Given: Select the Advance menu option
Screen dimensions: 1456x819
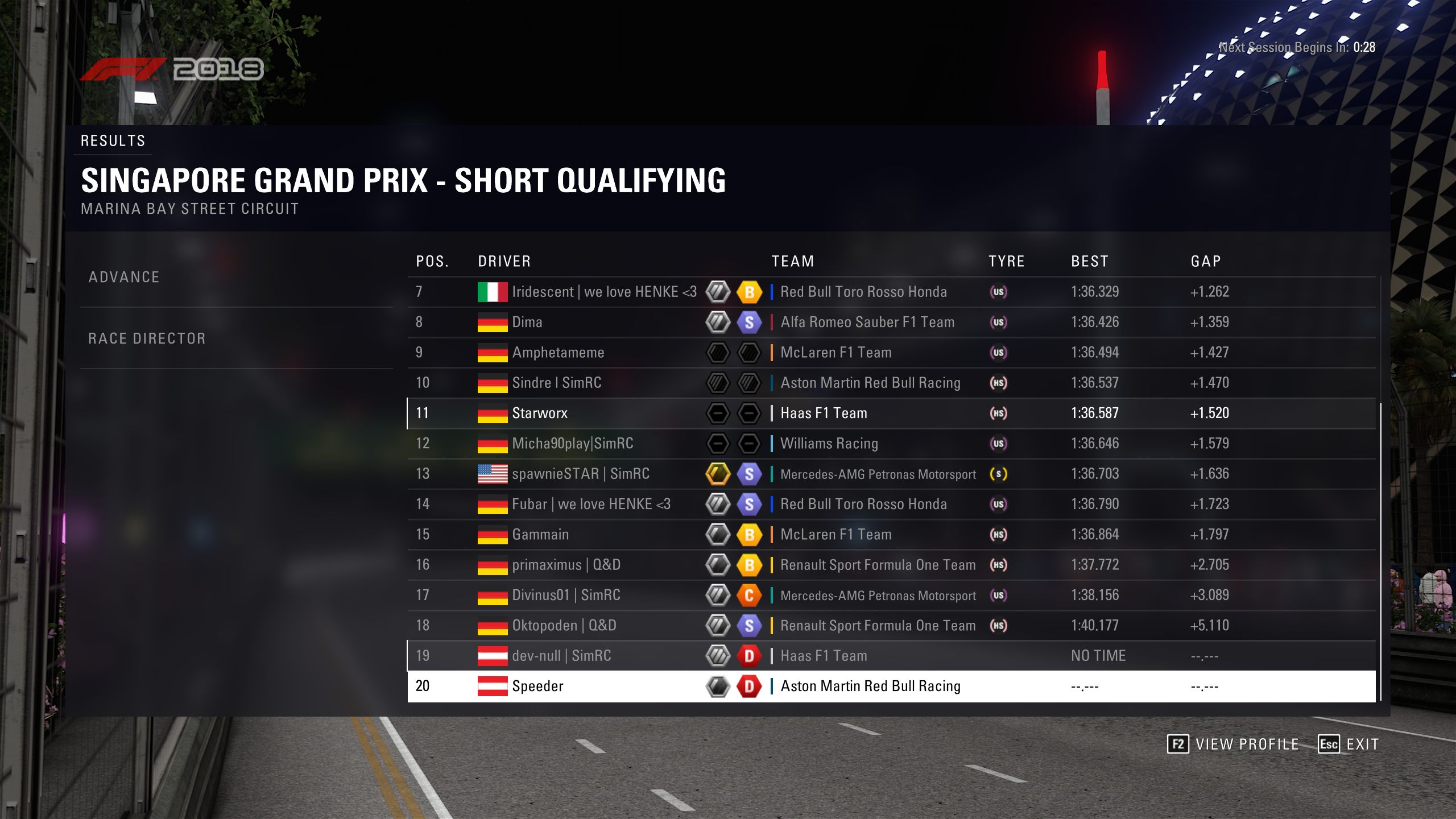Looking at the screenshot, I should pos(124,277).
